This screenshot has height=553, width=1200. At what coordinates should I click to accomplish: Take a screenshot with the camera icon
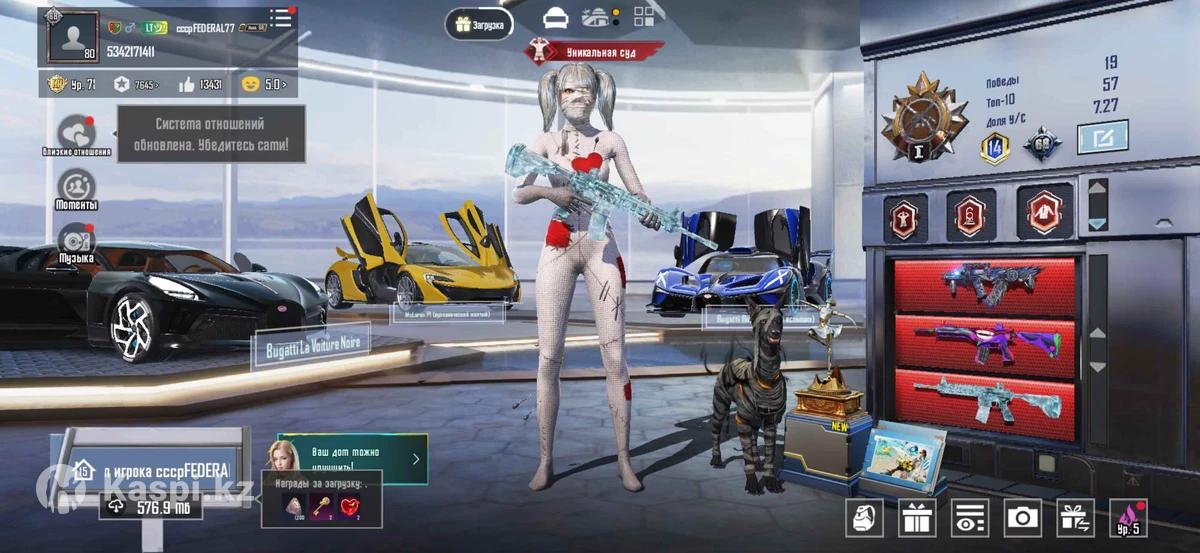[x=1021, y=517]
